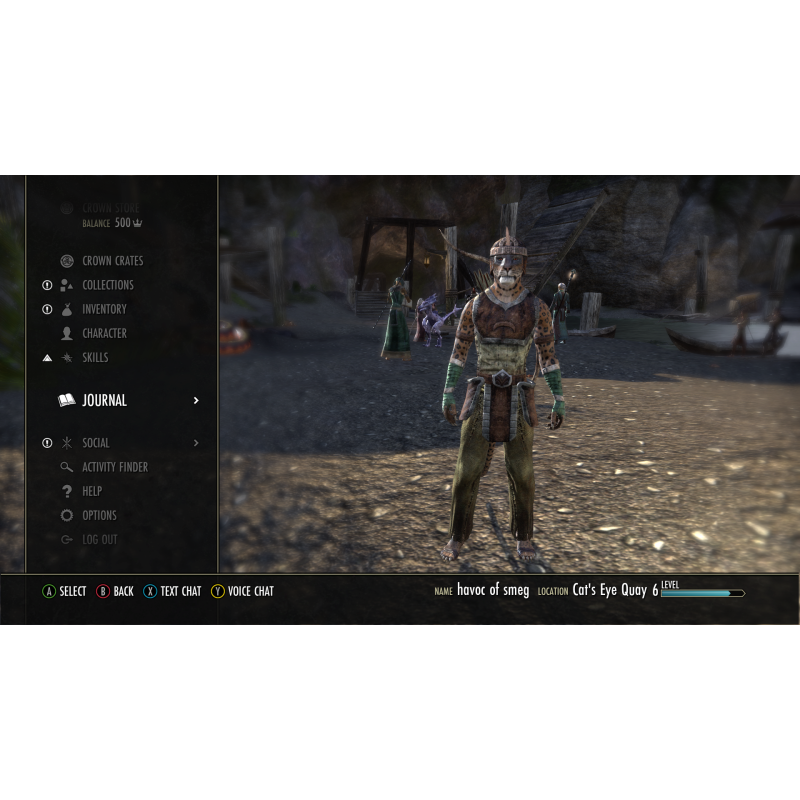Open Crown Crates

[112, 261]
